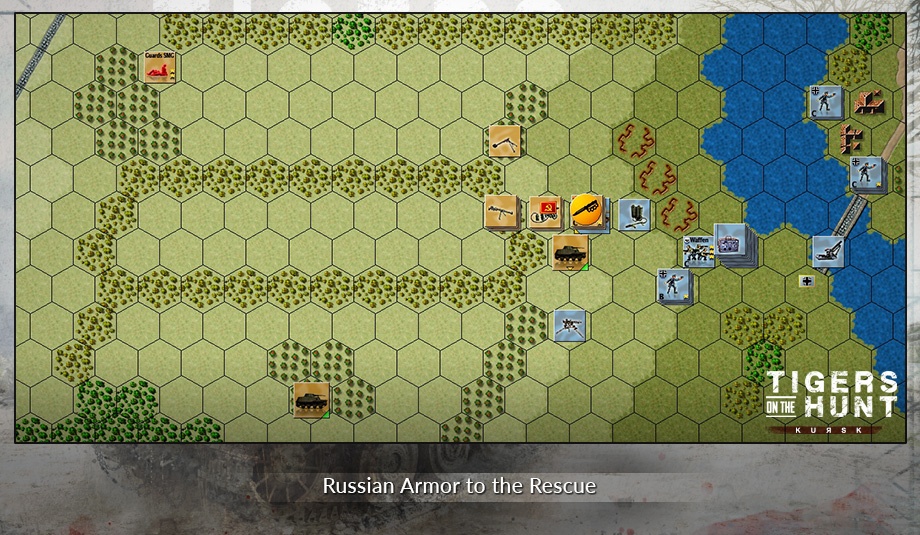Image resolution: width=920 pixels, height=535 pixels.
Task: Select the Waffen infantry squad counter
Action: click(x=698, y=250)
